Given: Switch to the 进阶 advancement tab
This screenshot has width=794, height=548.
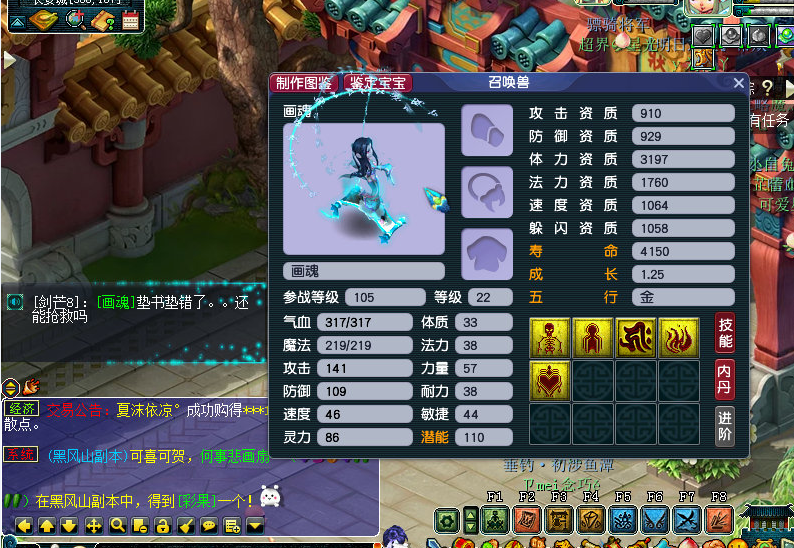Looking at the screenshot, I should [725, 425].
